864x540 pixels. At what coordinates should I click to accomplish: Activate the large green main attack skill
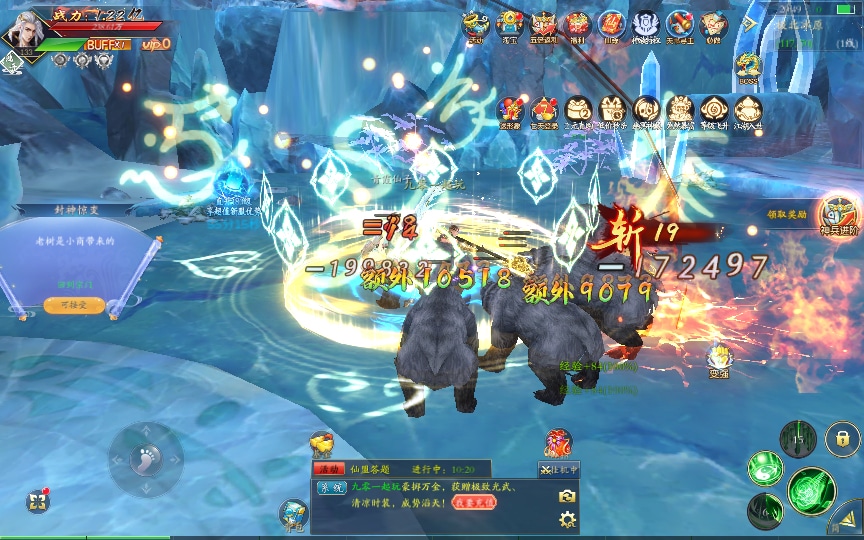point(810,489)
